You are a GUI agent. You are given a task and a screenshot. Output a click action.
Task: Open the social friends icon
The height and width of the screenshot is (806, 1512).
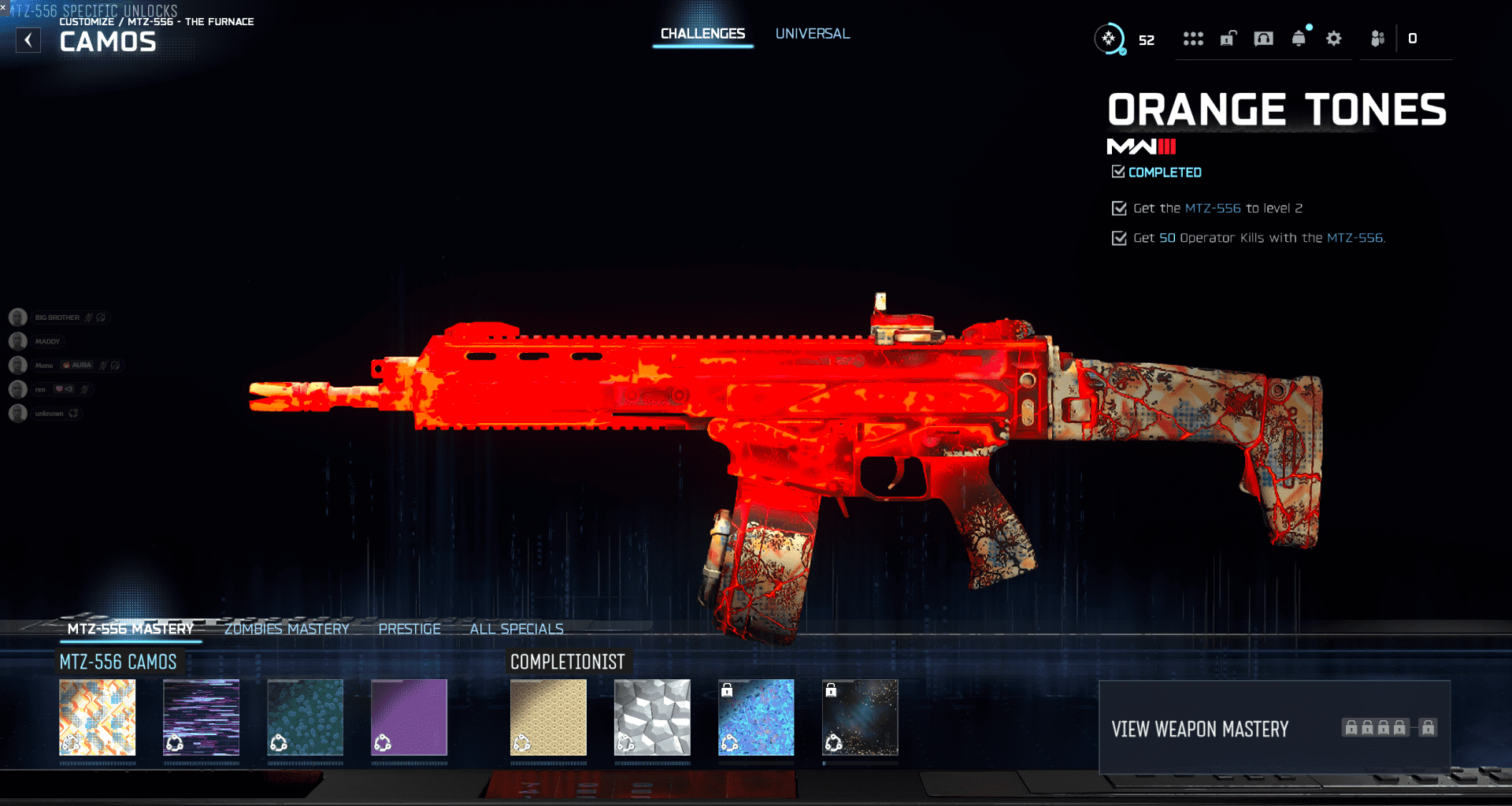click(1377, 39)
